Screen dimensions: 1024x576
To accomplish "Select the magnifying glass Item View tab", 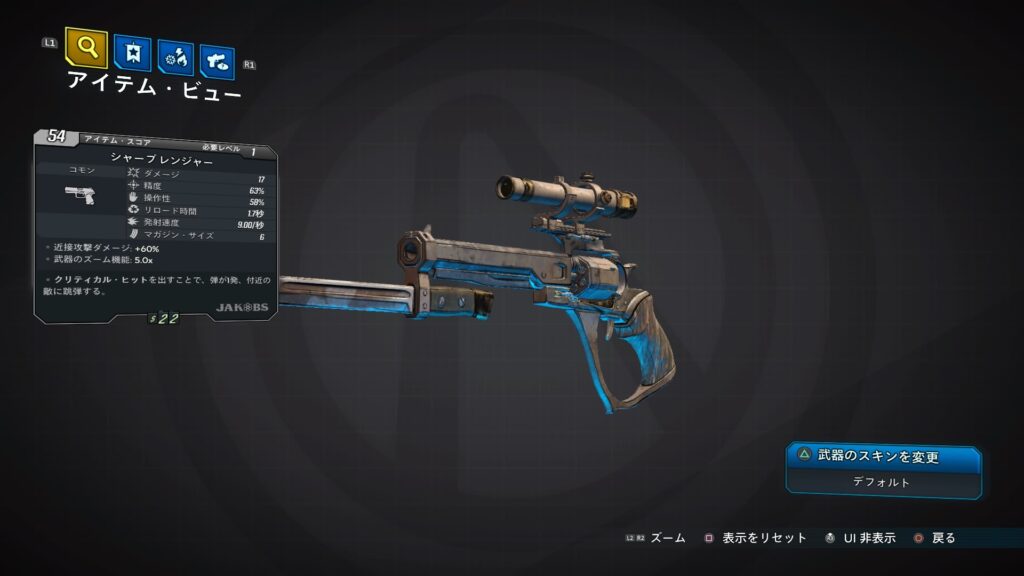I will (86, 47).
